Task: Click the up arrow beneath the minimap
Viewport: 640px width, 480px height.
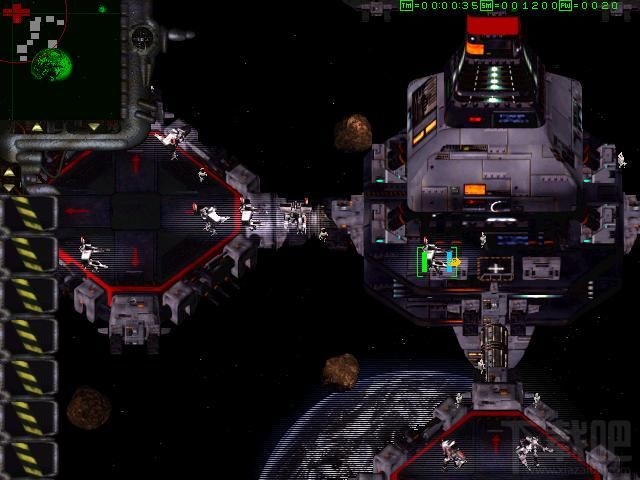Action: (38, 127)
